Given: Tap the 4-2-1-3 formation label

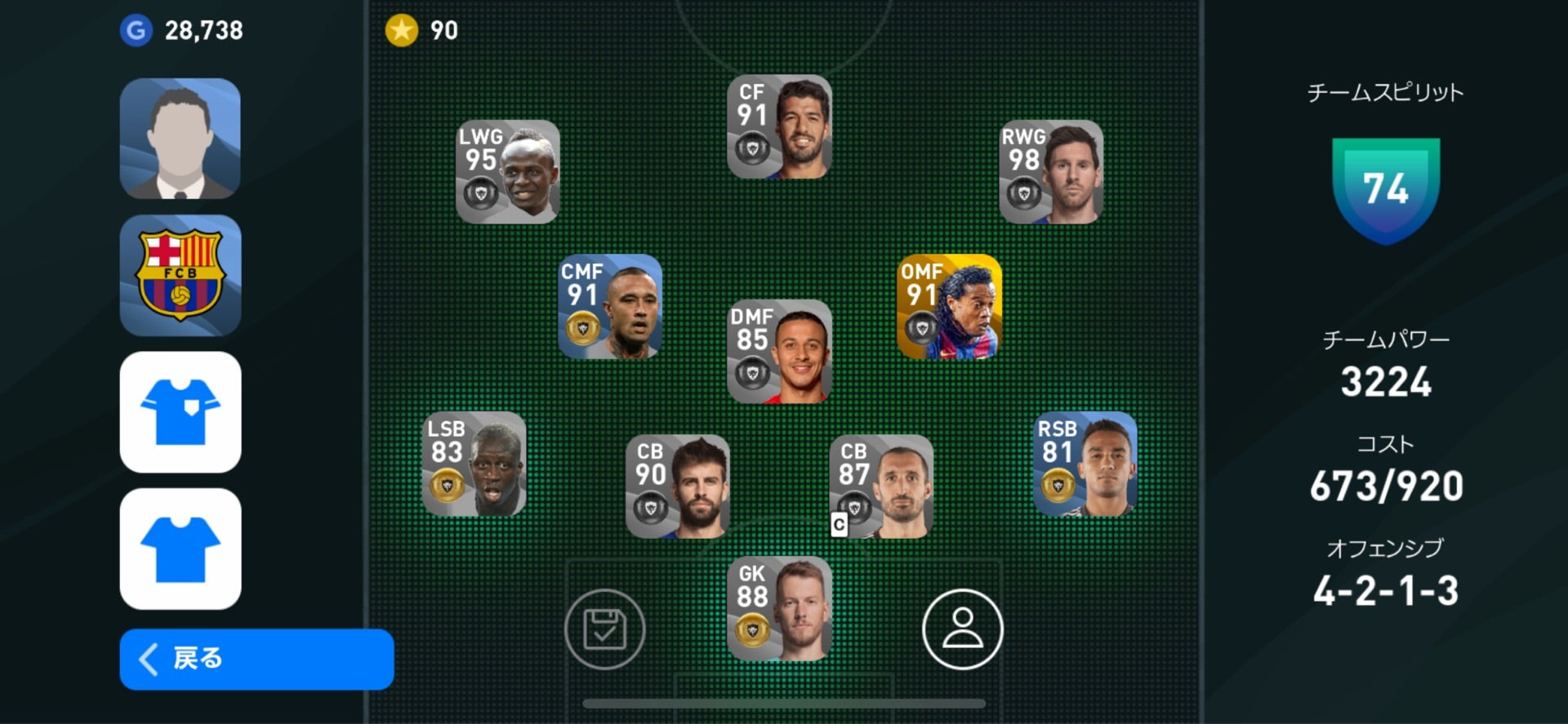Looking at the screenshot, I should point(1385,590).
